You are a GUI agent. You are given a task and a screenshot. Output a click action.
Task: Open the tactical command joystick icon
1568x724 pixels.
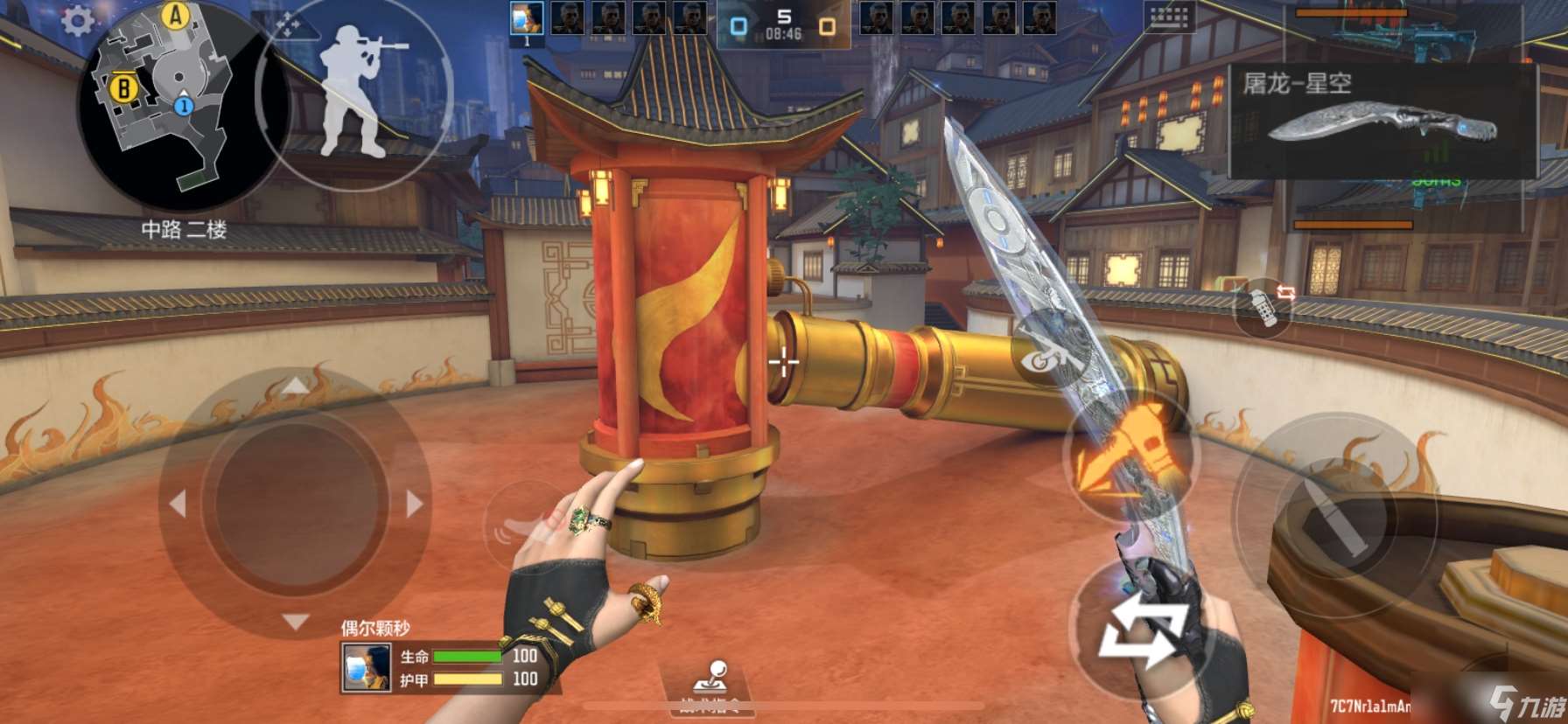[711, 678]
